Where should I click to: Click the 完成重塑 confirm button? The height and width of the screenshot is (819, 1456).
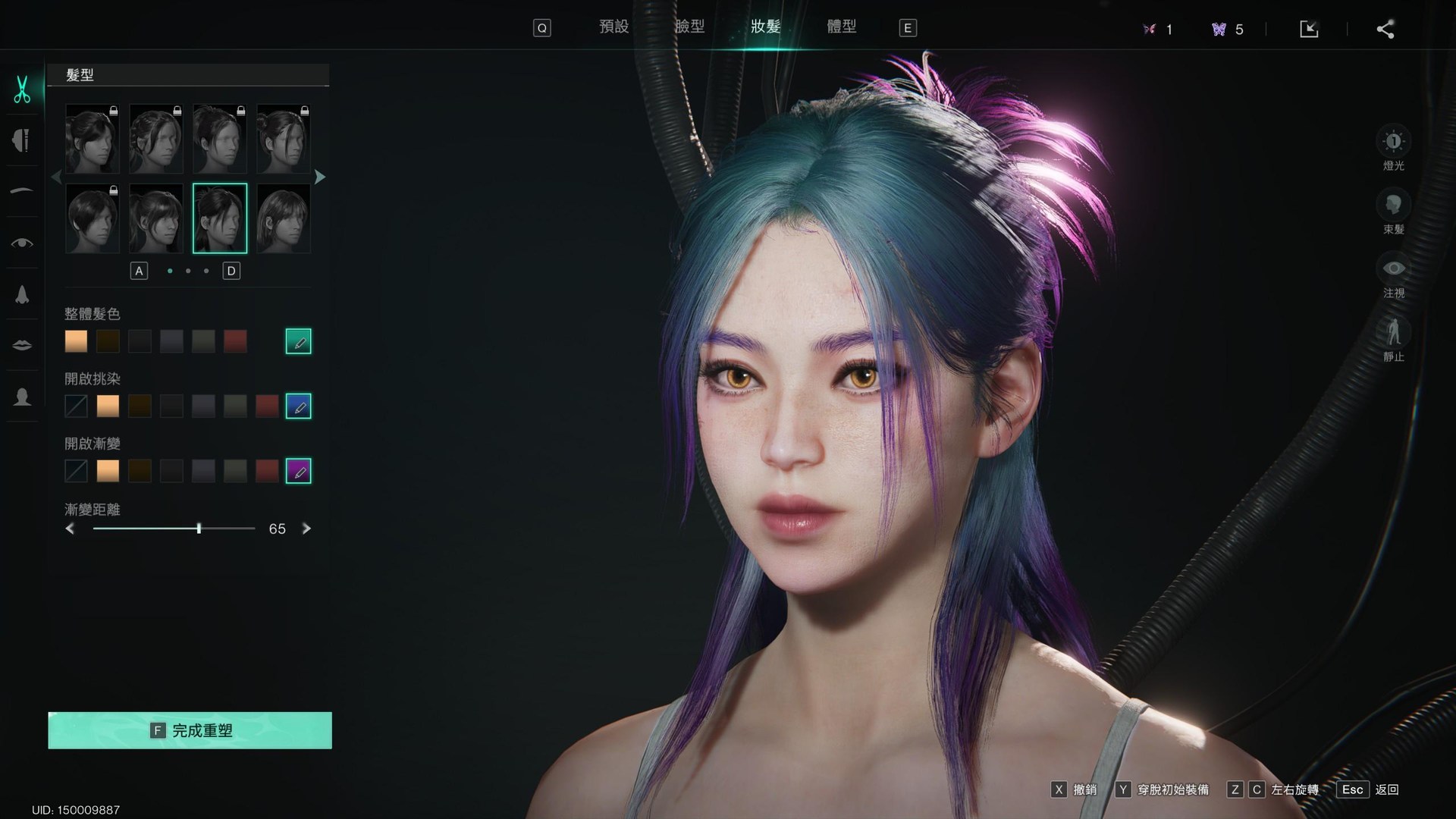190,730
